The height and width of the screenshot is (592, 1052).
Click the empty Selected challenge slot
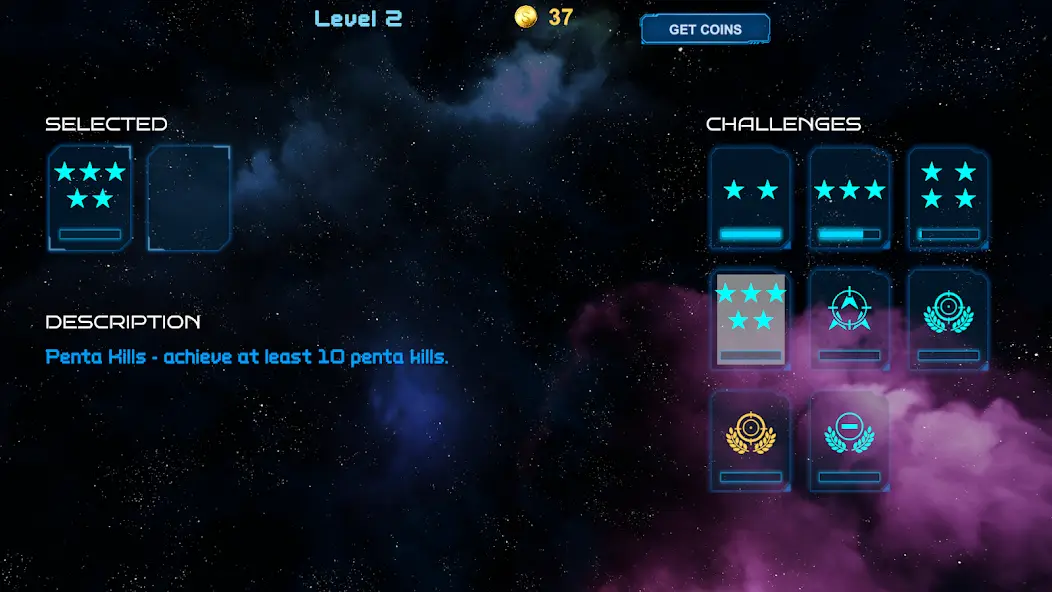(189, 198)
